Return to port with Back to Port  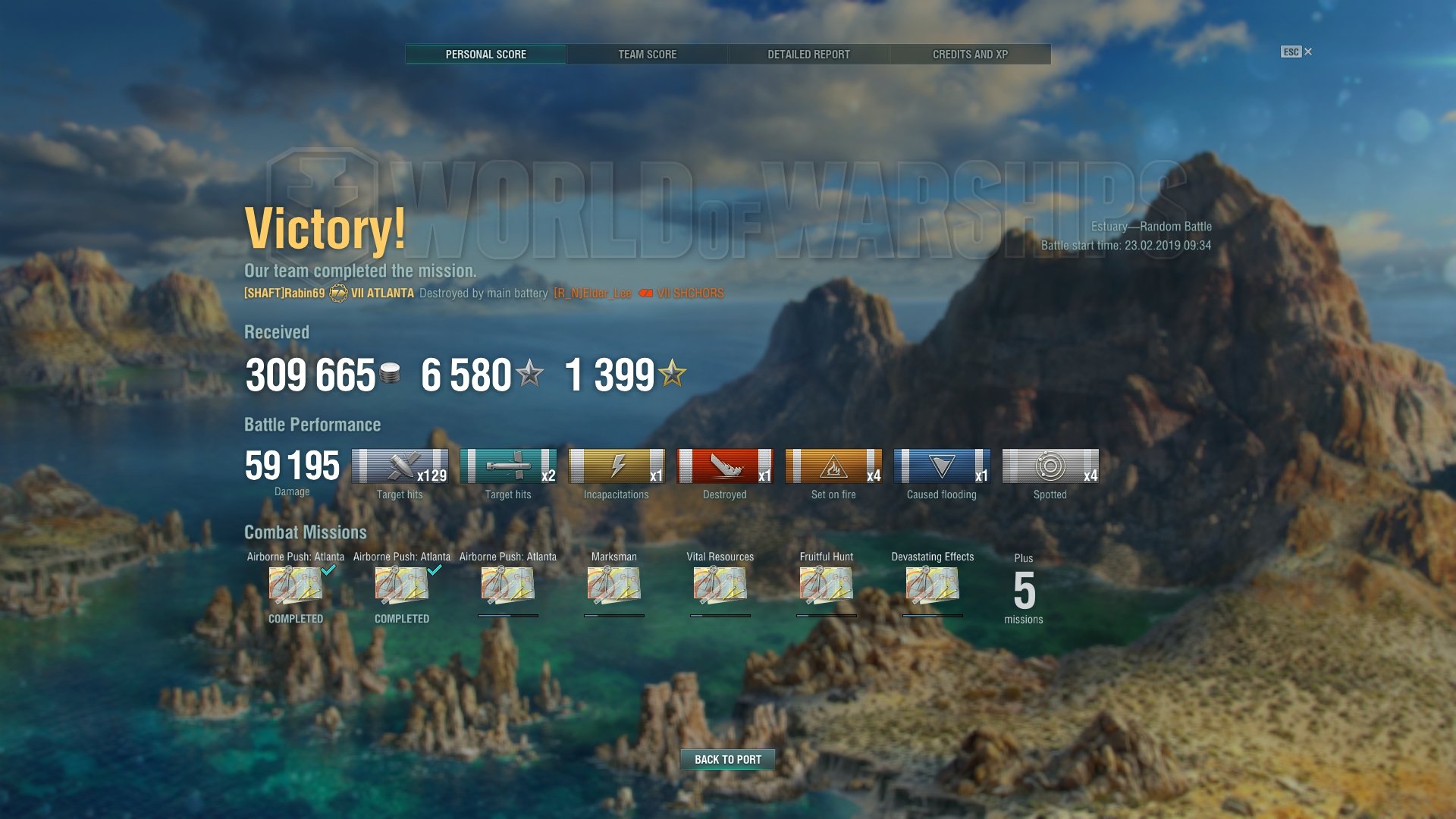pos(727,759)
